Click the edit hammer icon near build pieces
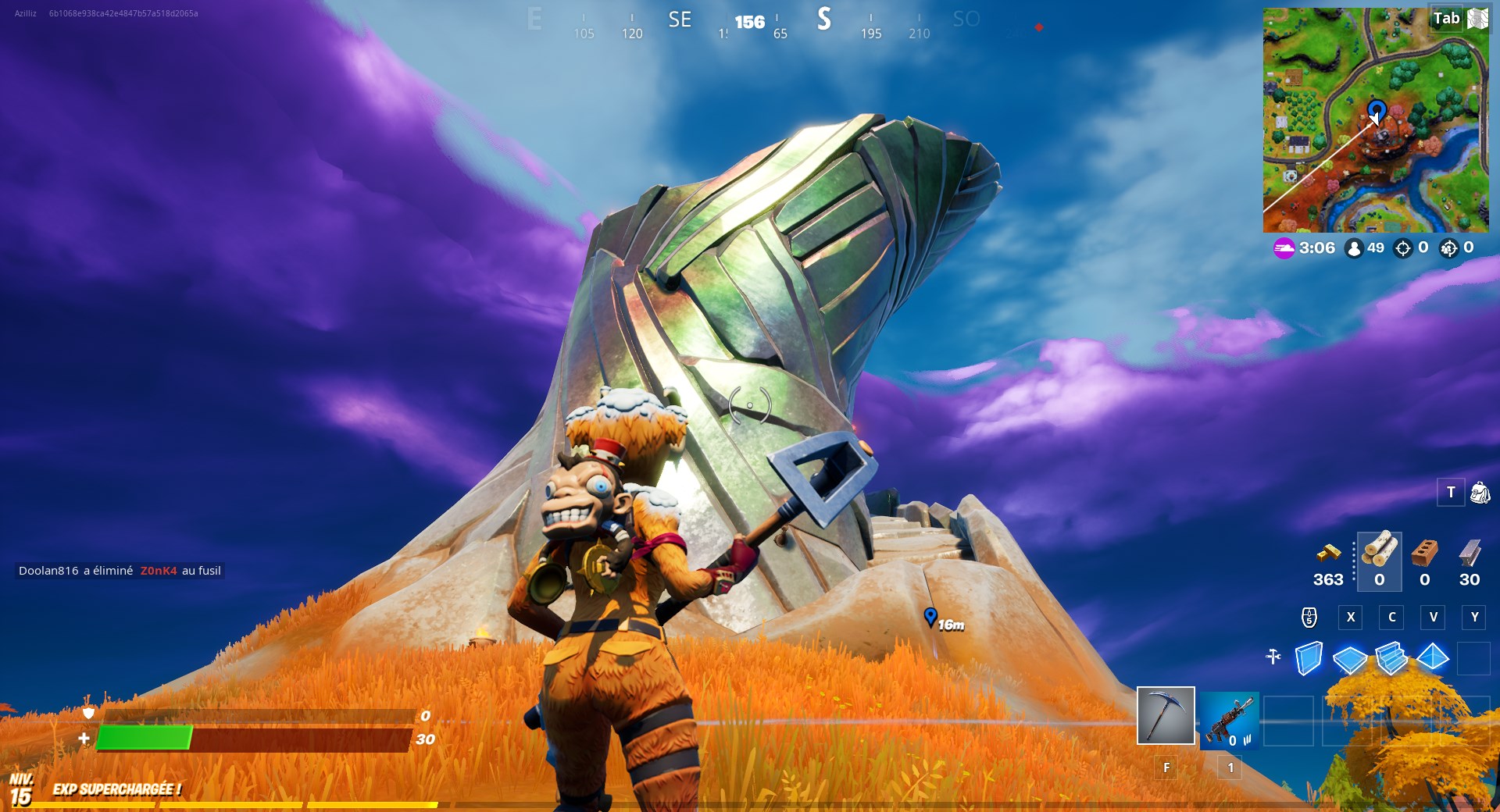The height and width of the screenshot is (812, 1500). (x=1272, y=657)
